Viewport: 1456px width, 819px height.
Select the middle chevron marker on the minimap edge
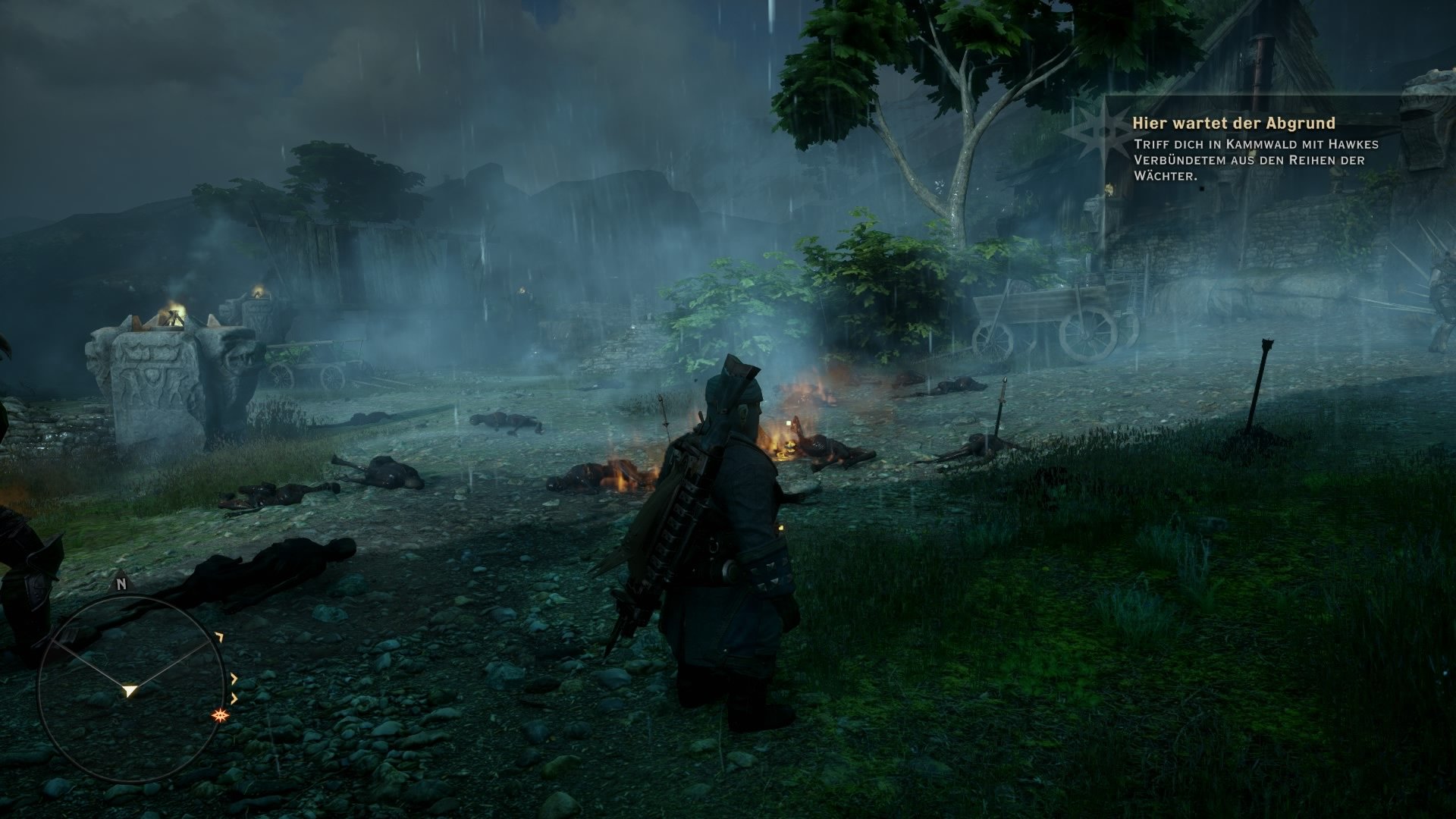(x=234, y=678)
